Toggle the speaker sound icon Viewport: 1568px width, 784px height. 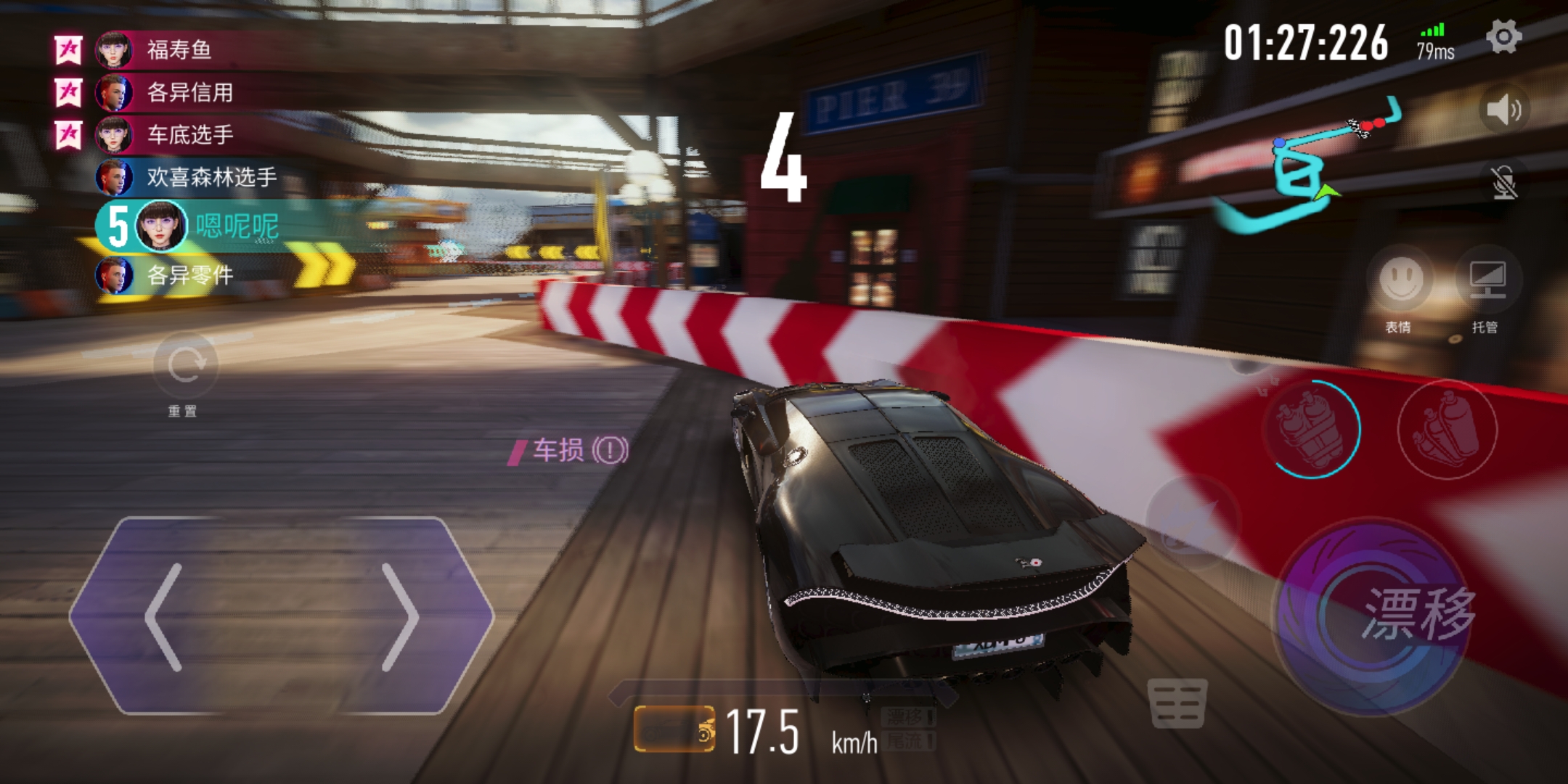[x=1503, y=110]
